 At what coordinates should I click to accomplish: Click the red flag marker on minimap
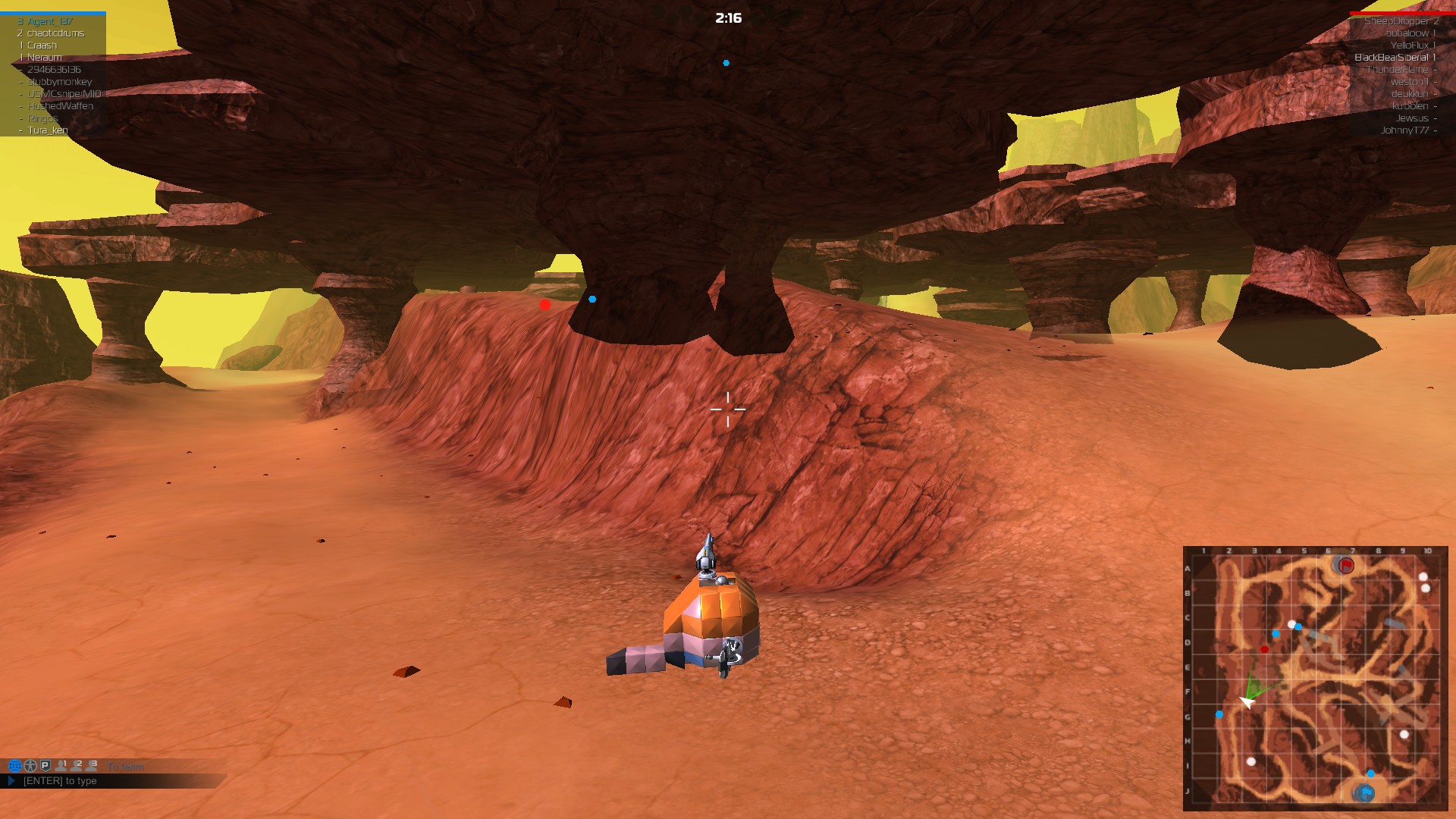click(1346, 565)
